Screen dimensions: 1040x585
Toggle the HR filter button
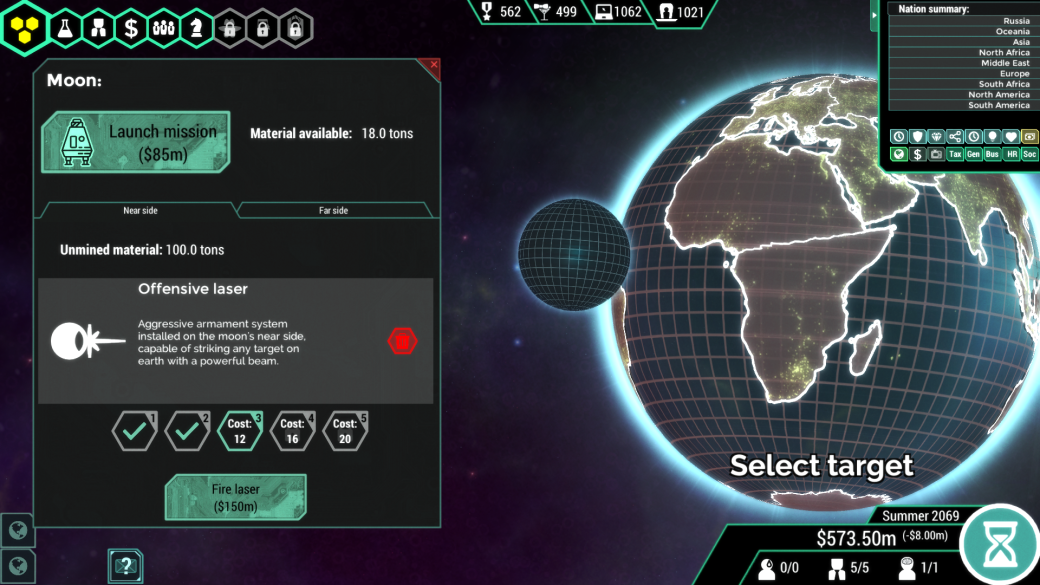(x=1011, y=155)
